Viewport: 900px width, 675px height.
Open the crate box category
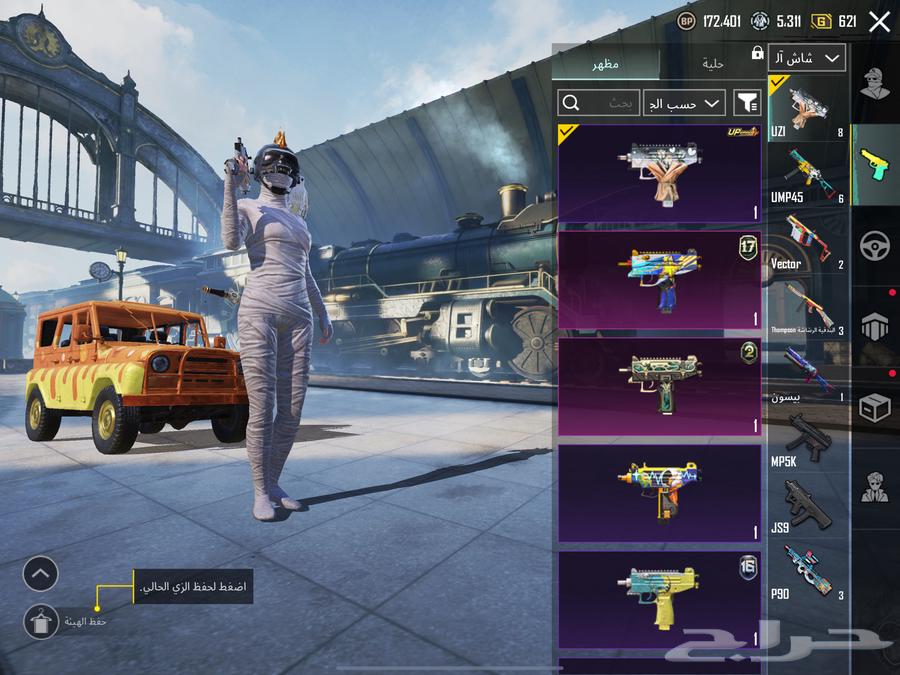(x=875, y=407)
